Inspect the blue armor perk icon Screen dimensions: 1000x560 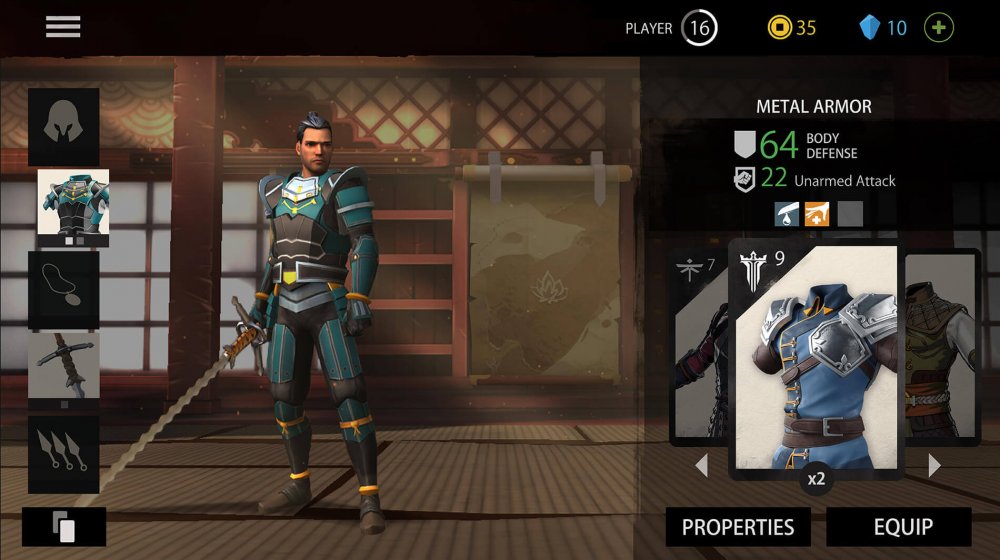tap(786, 213)
